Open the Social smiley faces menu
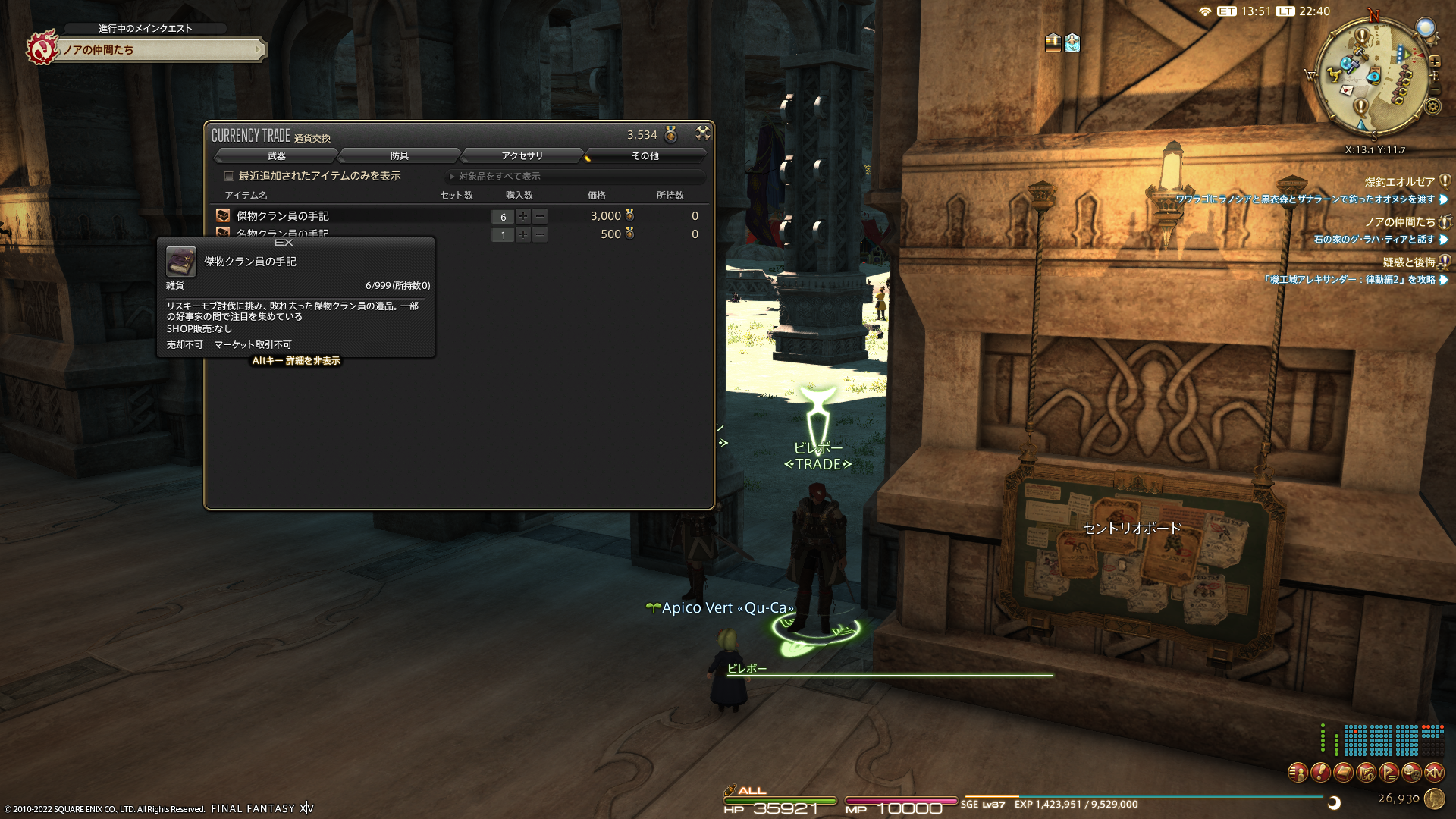The width and height of the screenshot is (1456, 819). 1411,773
